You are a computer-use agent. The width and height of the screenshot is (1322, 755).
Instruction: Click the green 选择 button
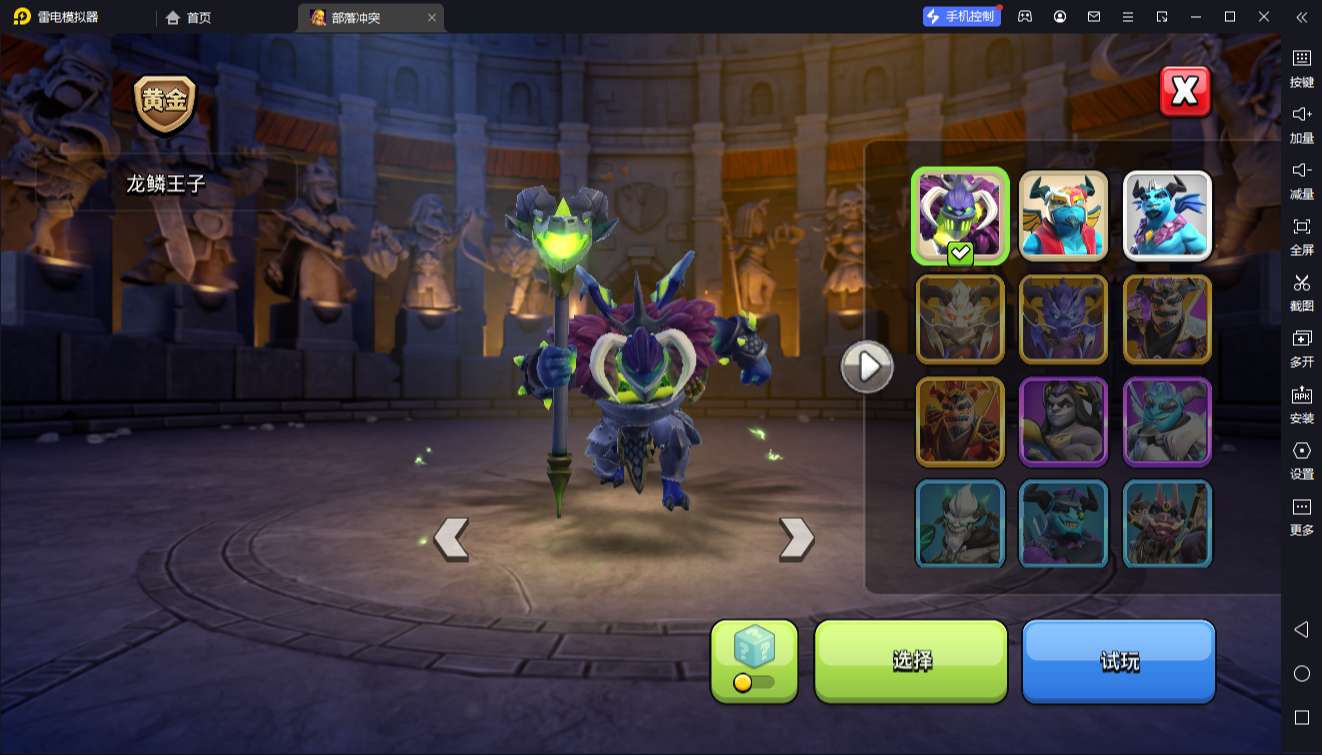coord(911,660)
